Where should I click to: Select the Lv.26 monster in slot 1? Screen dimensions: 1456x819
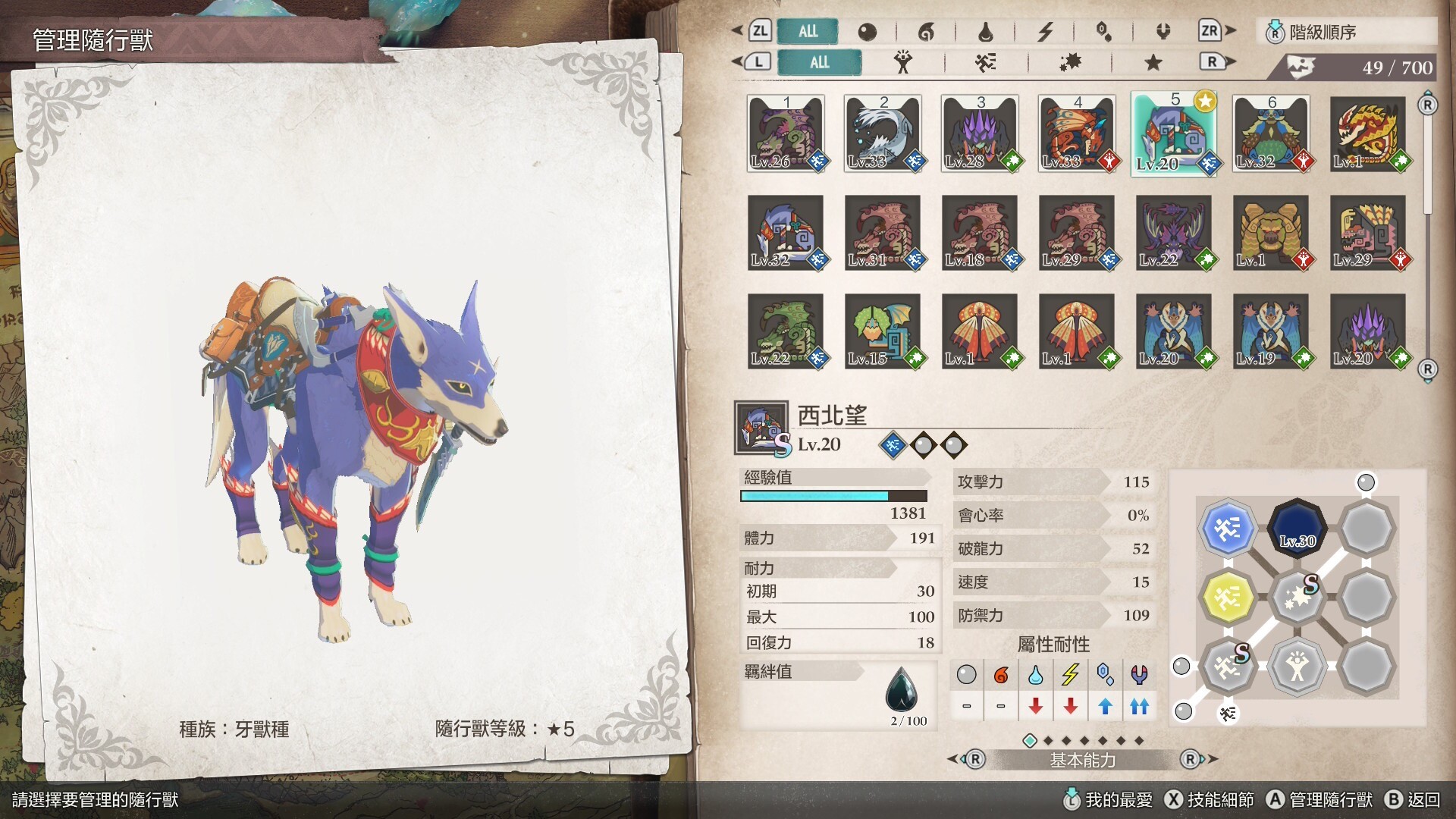coord(786,134)
